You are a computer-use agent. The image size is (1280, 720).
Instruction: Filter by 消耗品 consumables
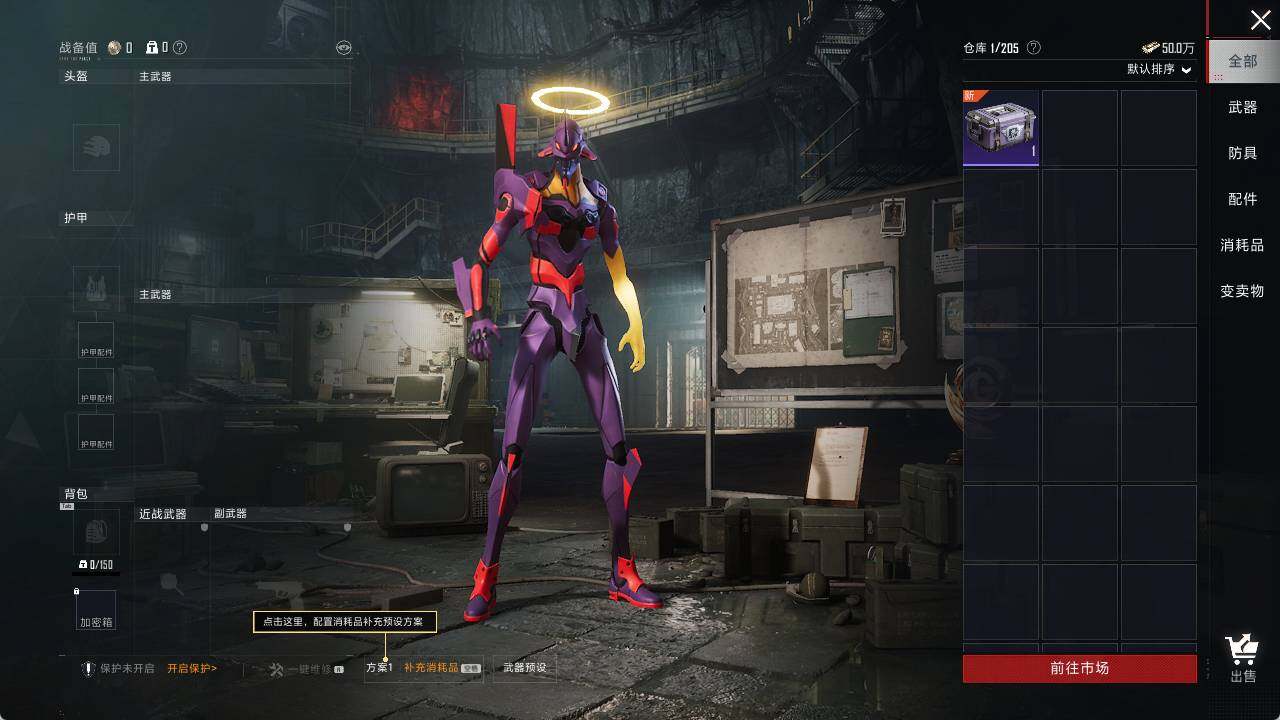[1242, 245]
